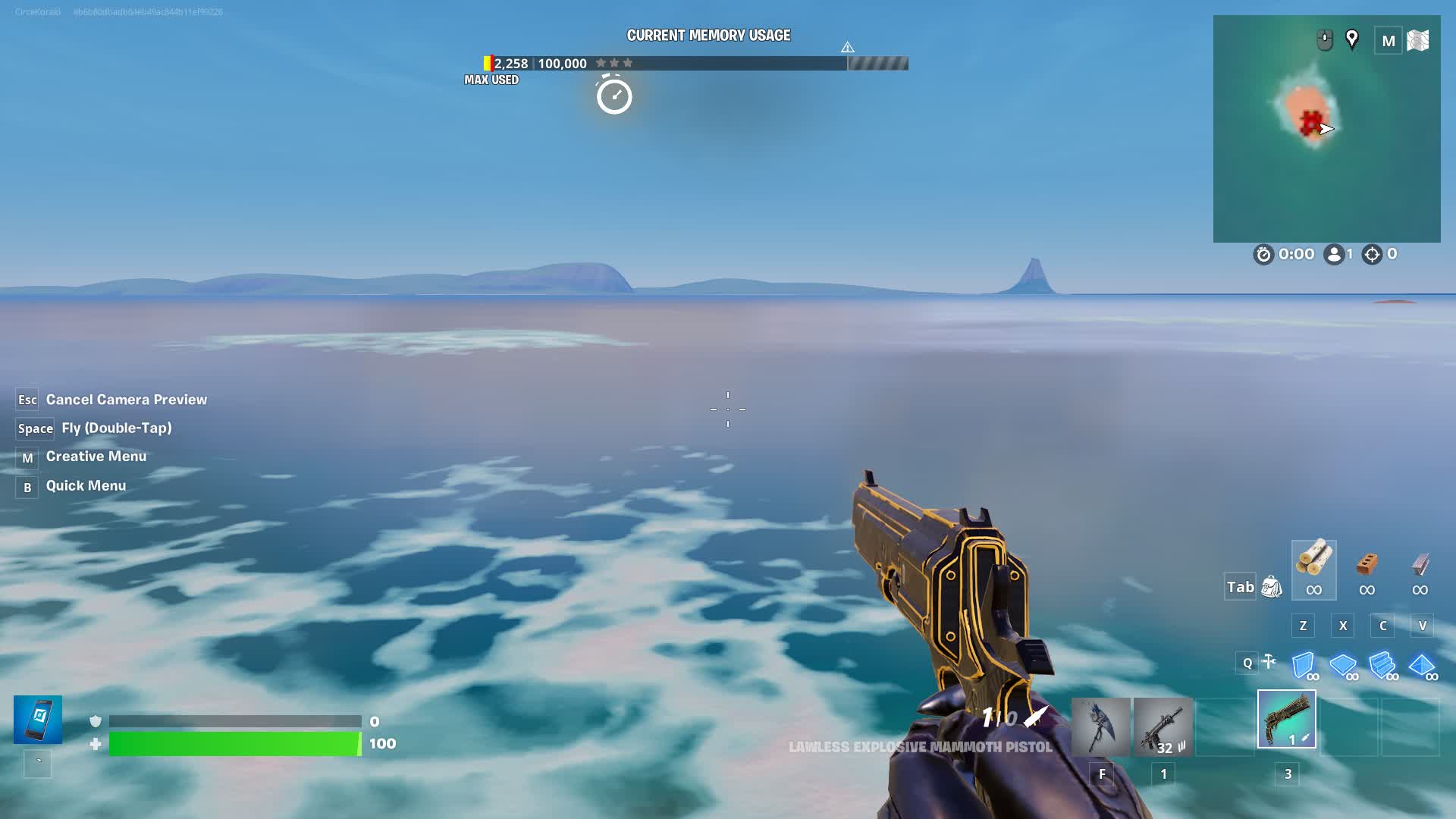The width and height of the screenshot is (1456, 819).
Task: Select the assault rifle hotbar slot
Action: [x=1163, y=726]
